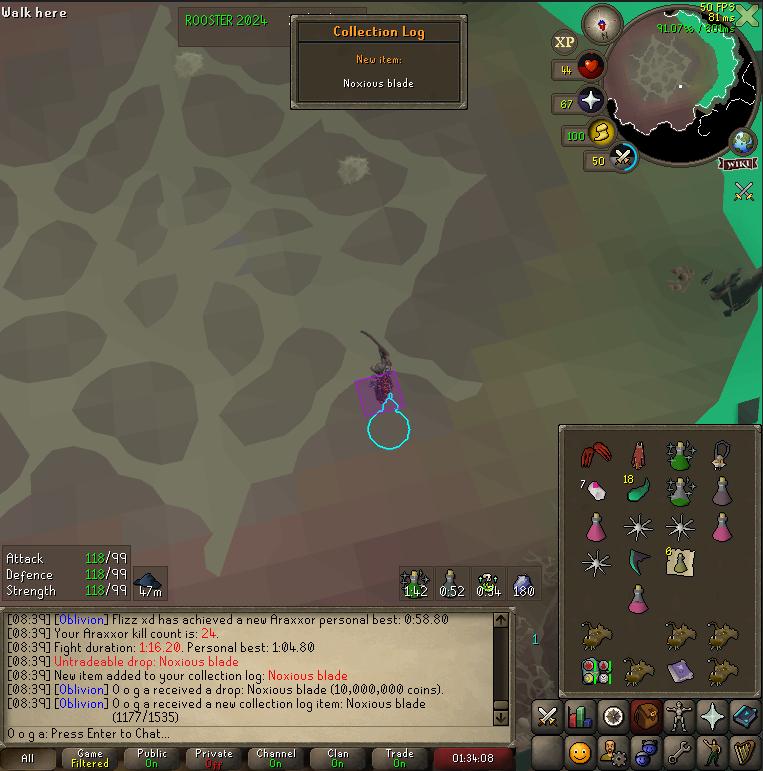The image size is (763, 771).
Task: Toggle the Private chat filter button
Action: [x=214, y=759]
